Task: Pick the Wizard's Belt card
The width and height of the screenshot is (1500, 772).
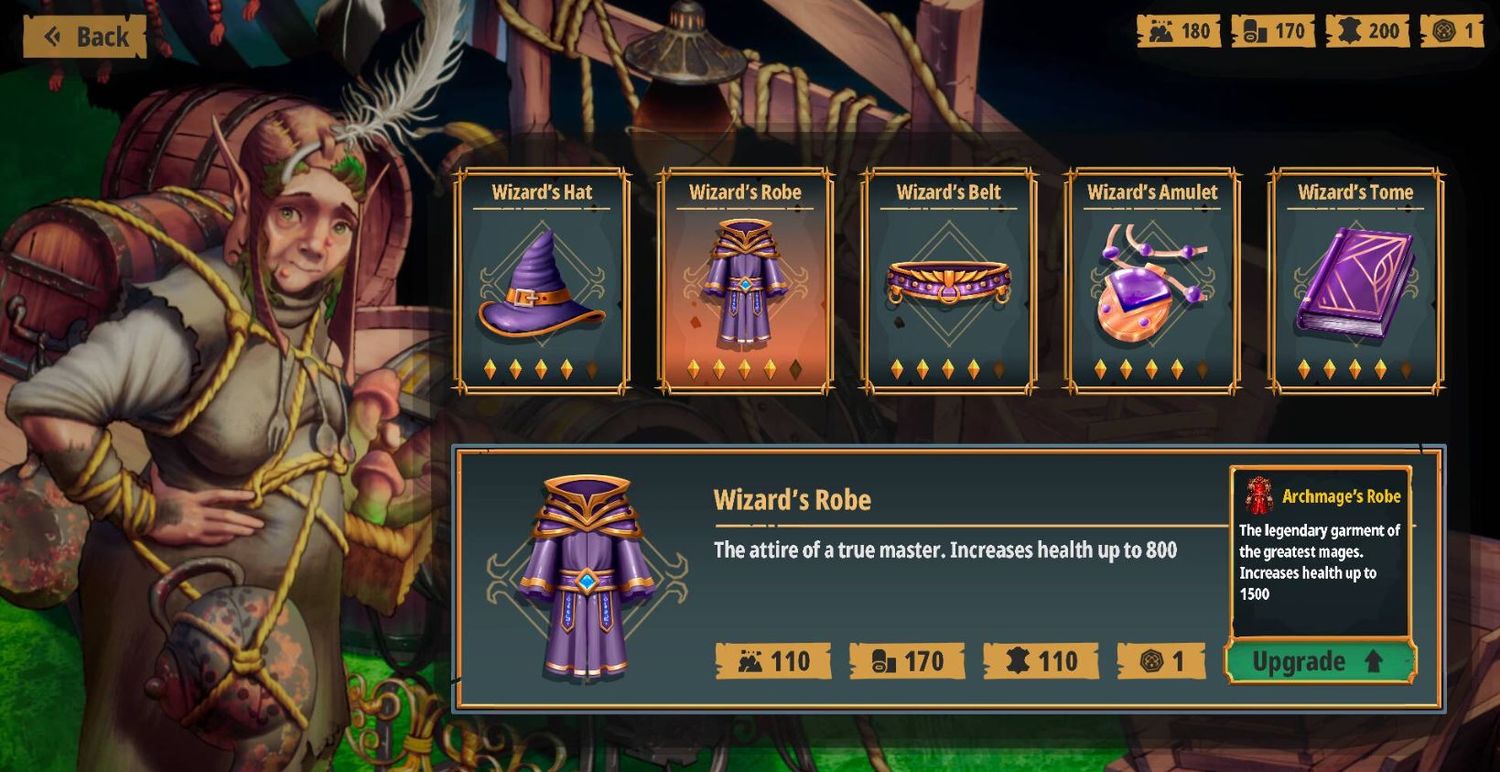Action: [x=949, y=281]
